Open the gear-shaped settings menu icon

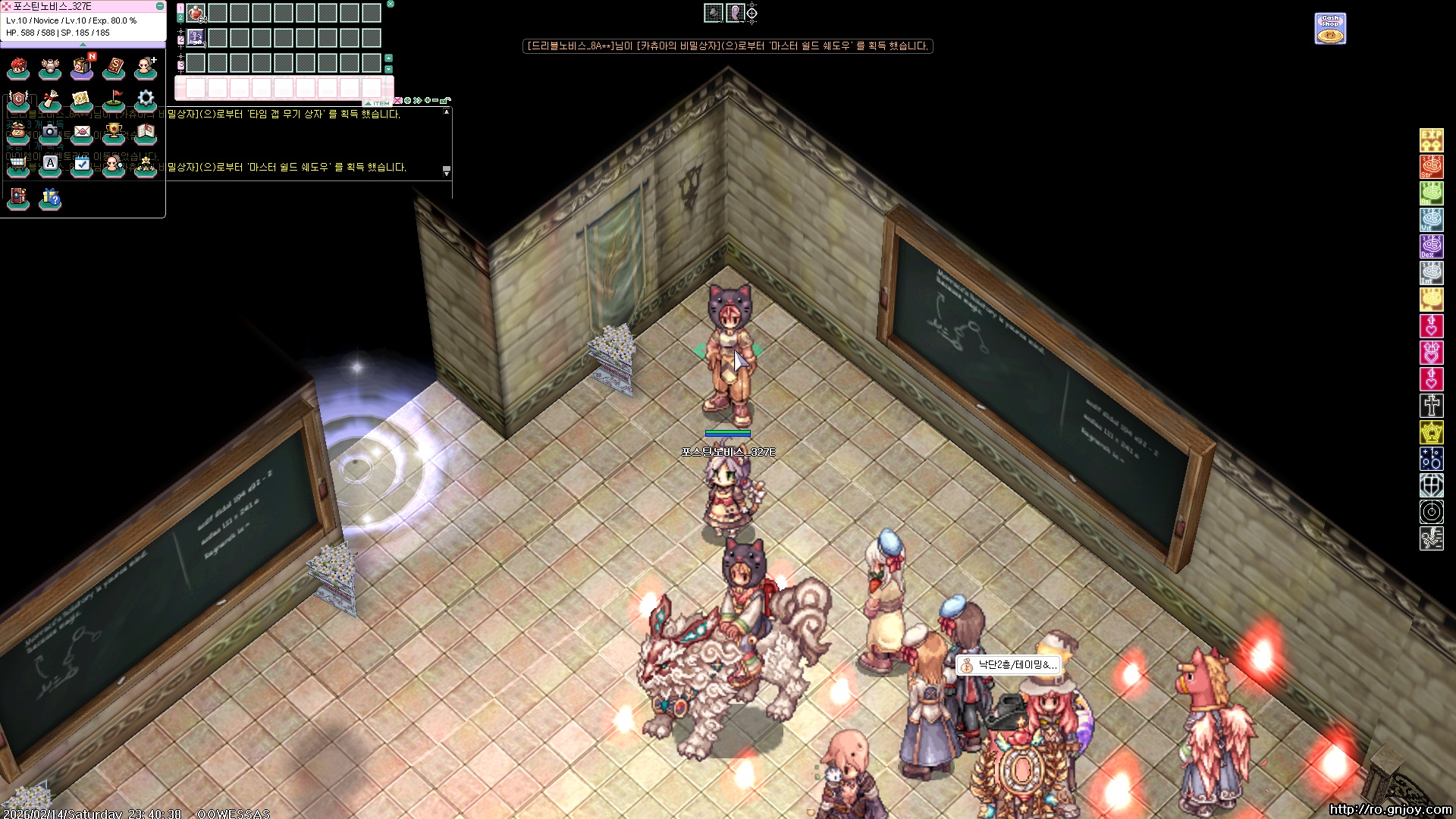tap(146, 99)
